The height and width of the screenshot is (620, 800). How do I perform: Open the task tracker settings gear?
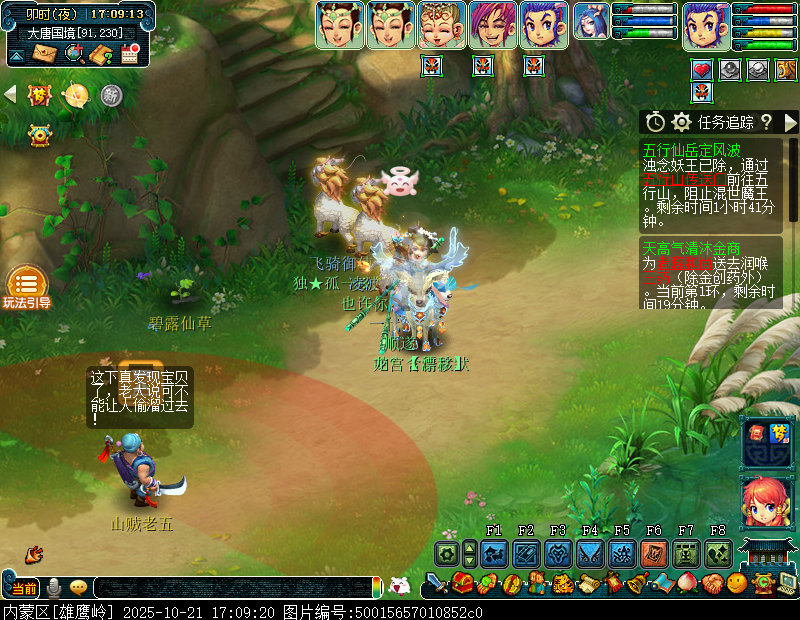(x=682, y=122)
